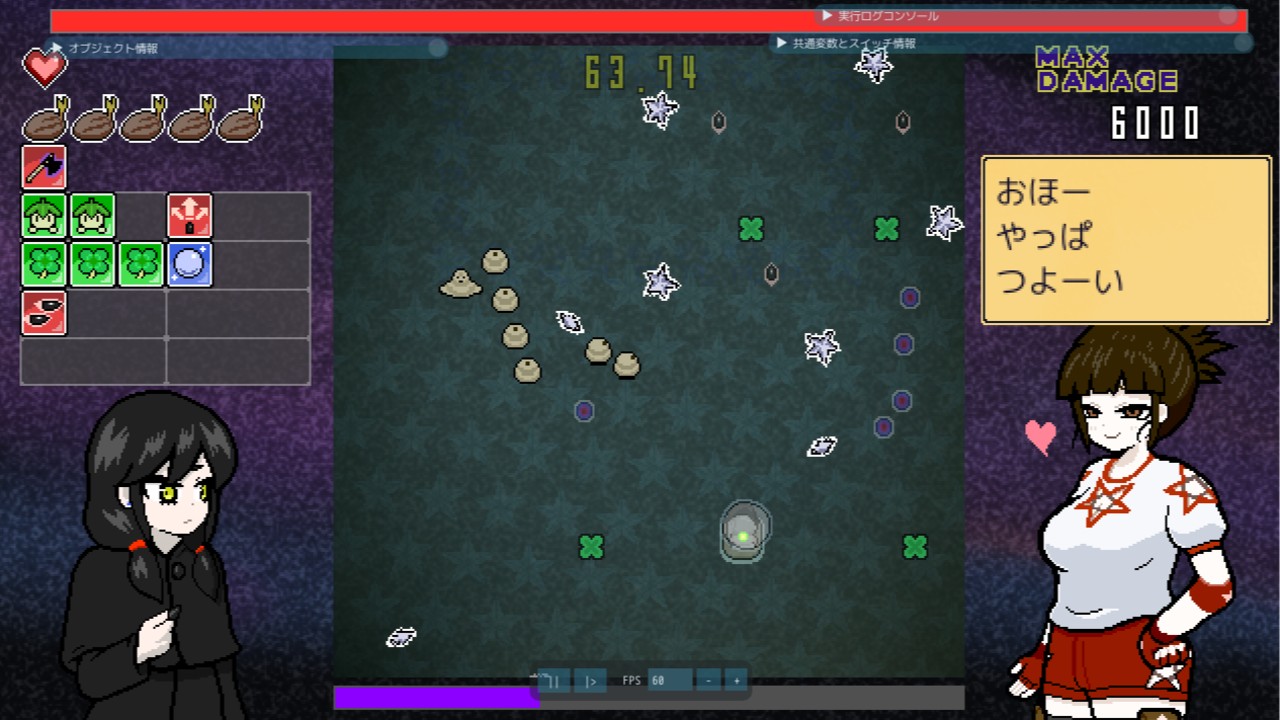This screenshot has width=1280, height=720.
Task: Click the round knob on 共通変数とスイッチ情報 bar
Action: pyautogui.click(x=1243, y=43)
